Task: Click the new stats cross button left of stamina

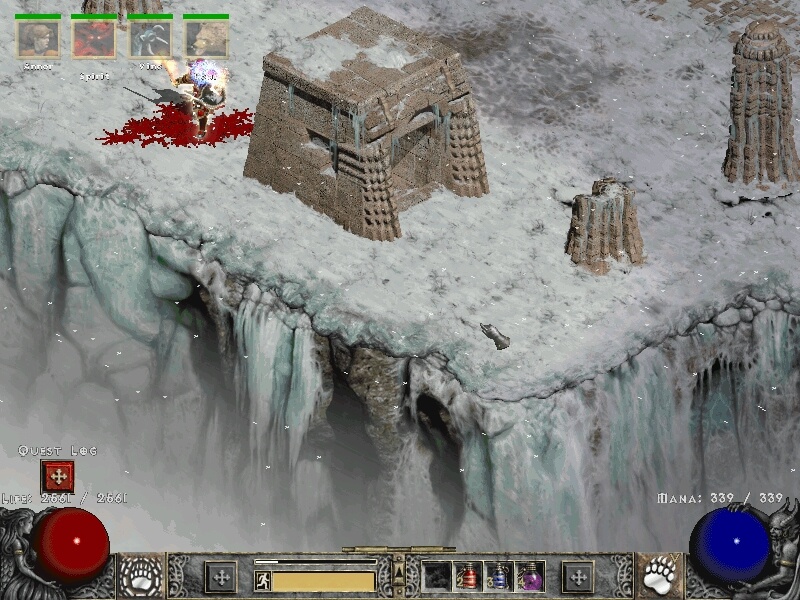Action: [x=220, y=576]
